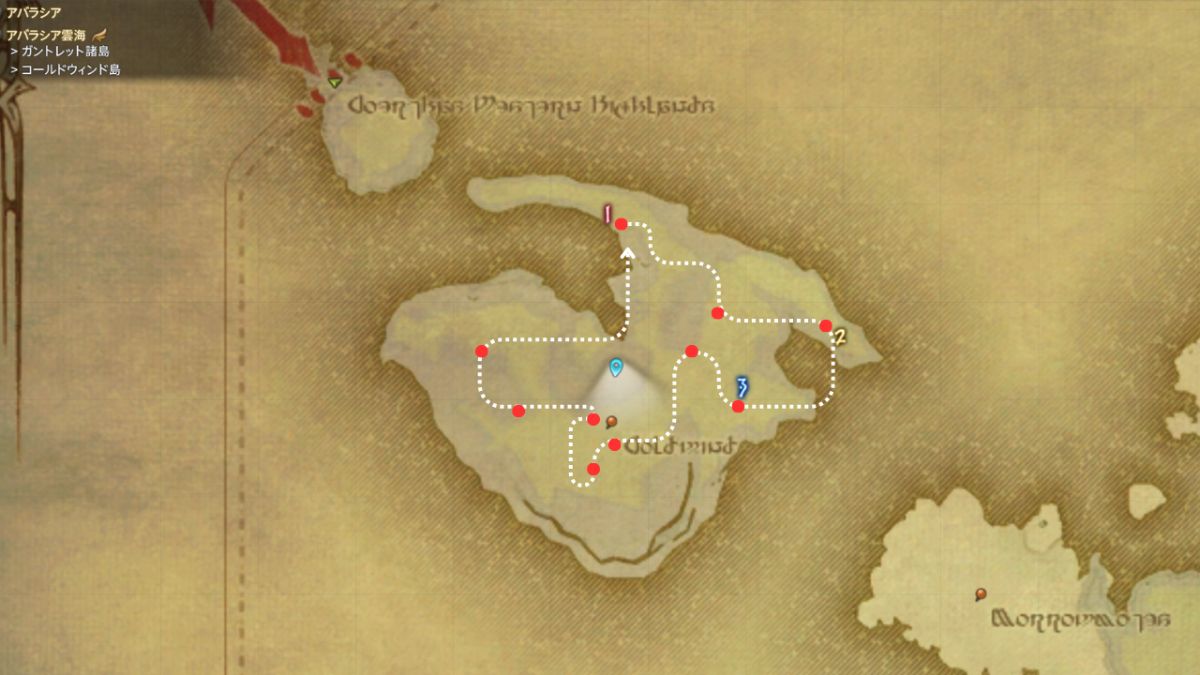Select the orange pin on the pale southeast island
The image size is (1200, 675).
point(981,595)
